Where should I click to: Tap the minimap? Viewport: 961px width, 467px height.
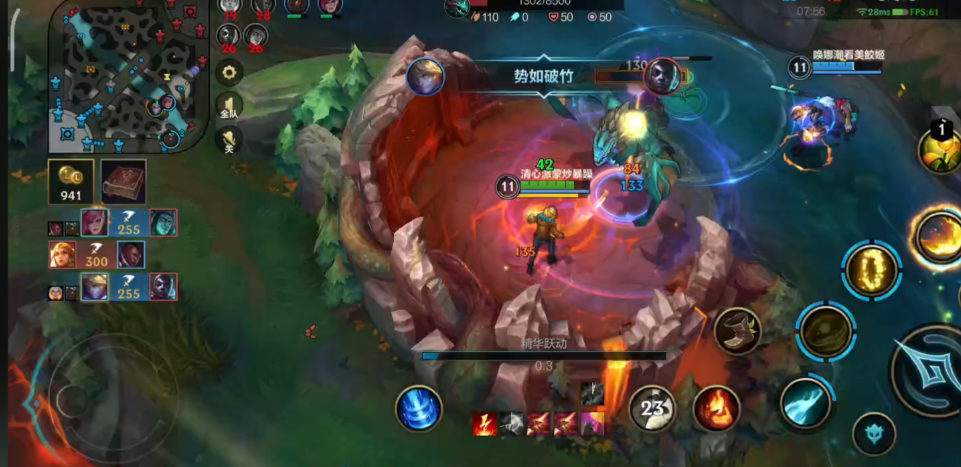(128, 76)
